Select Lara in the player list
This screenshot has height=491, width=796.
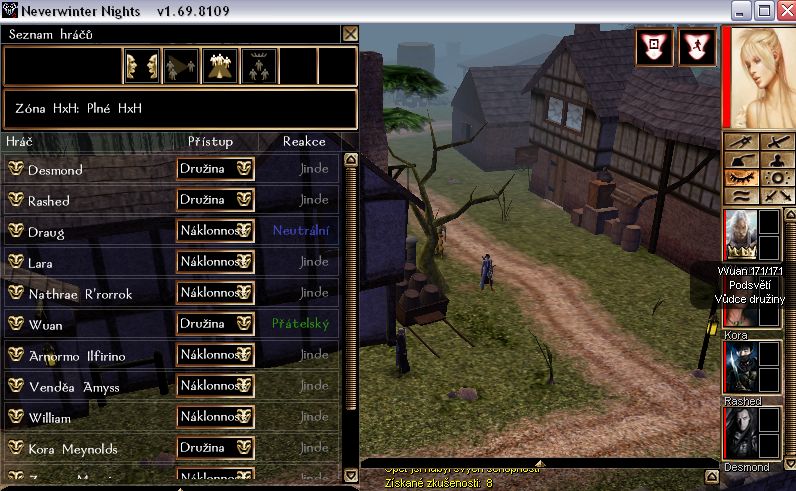point(41,262)
